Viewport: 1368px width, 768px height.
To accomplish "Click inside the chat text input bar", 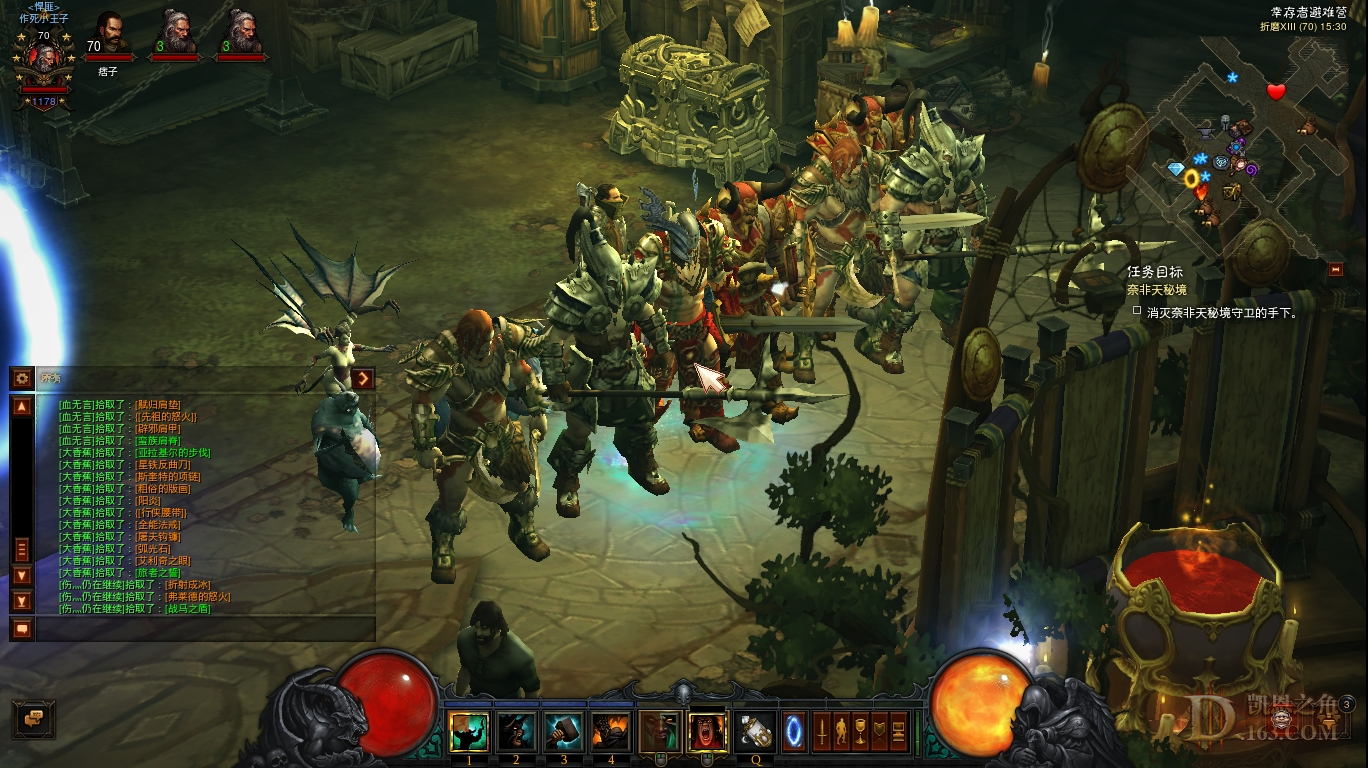I will pyautogui.click(x=200, y=630).
